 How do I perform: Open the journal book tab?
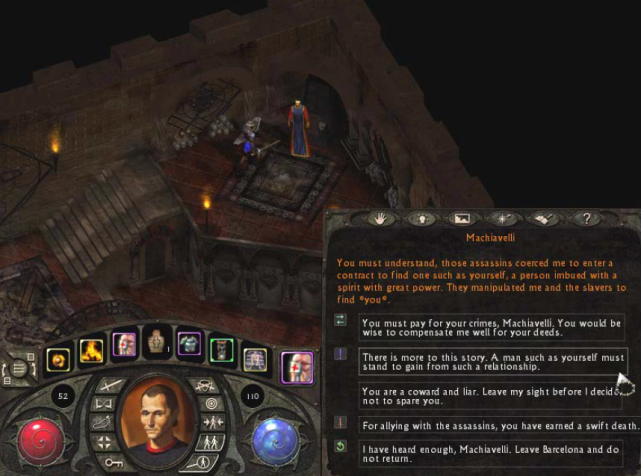tap(544, 217)
